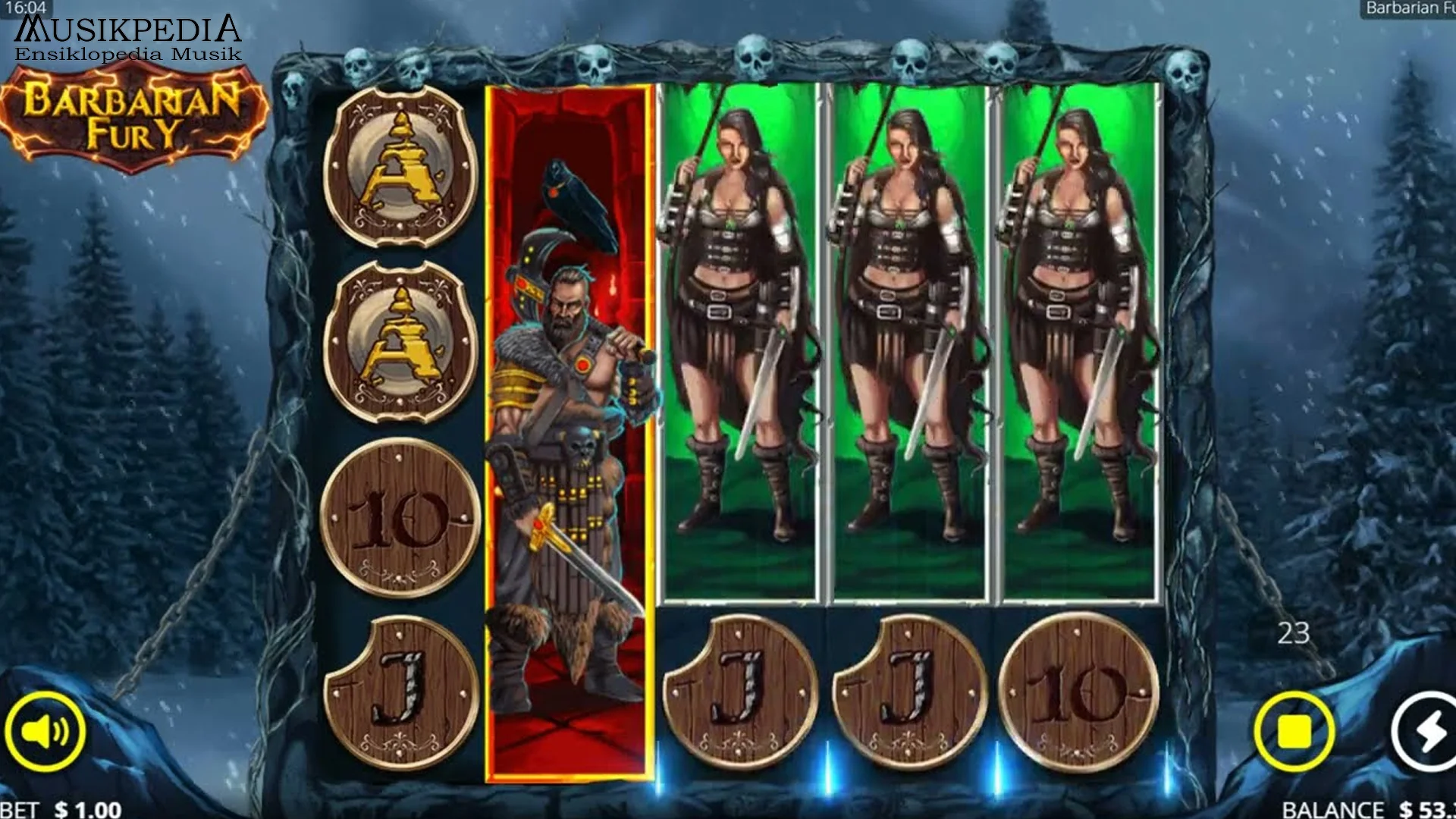Screen dimensions: 1456x819
Task: Click the Ensiklopedia Musik link text
Action: click(x=127, y=55)
